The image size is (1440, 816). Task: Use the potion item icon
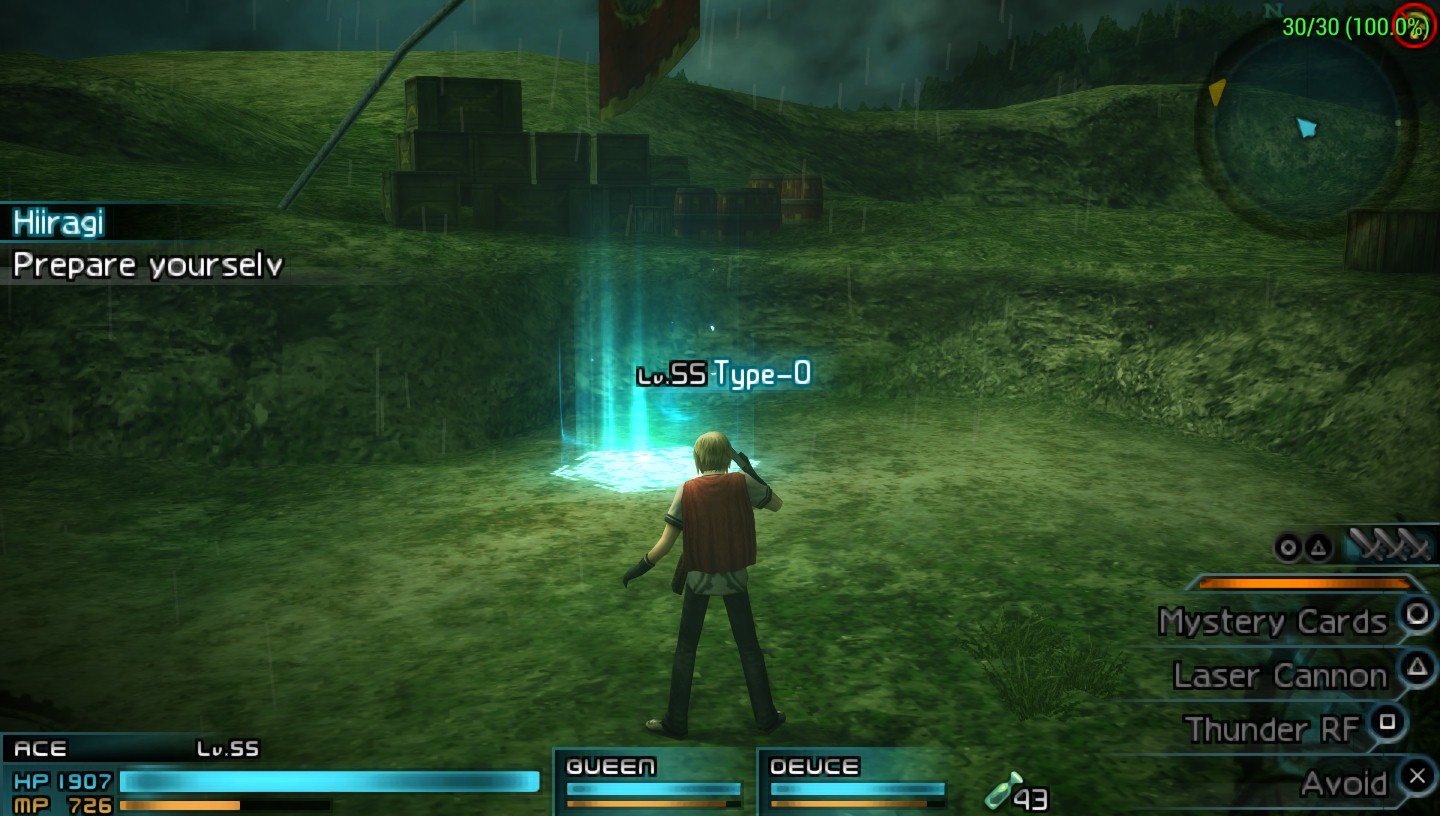click(x=1003, y=791)
